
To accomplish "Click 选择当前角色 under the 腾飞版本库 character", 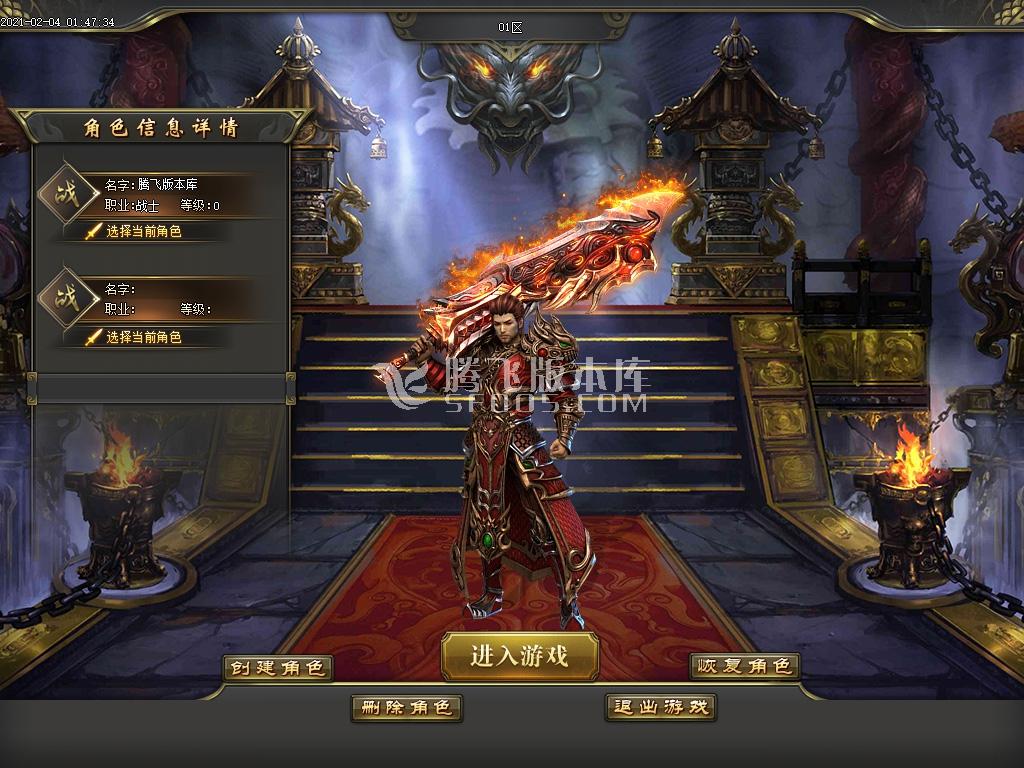I will [x=143, y=231].
